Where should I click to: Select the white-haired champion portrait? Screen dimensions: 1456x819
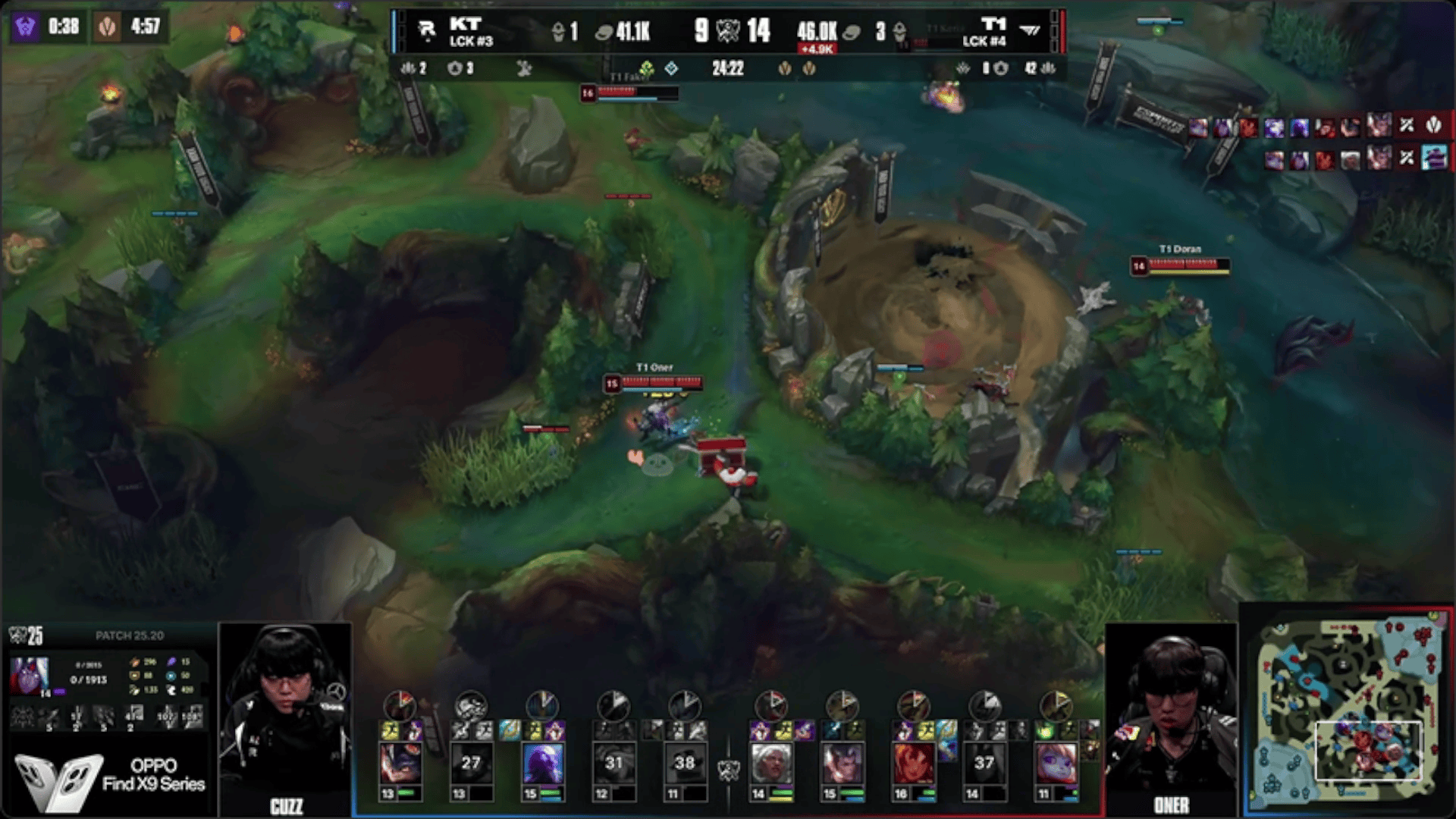(x=770, y=762)
